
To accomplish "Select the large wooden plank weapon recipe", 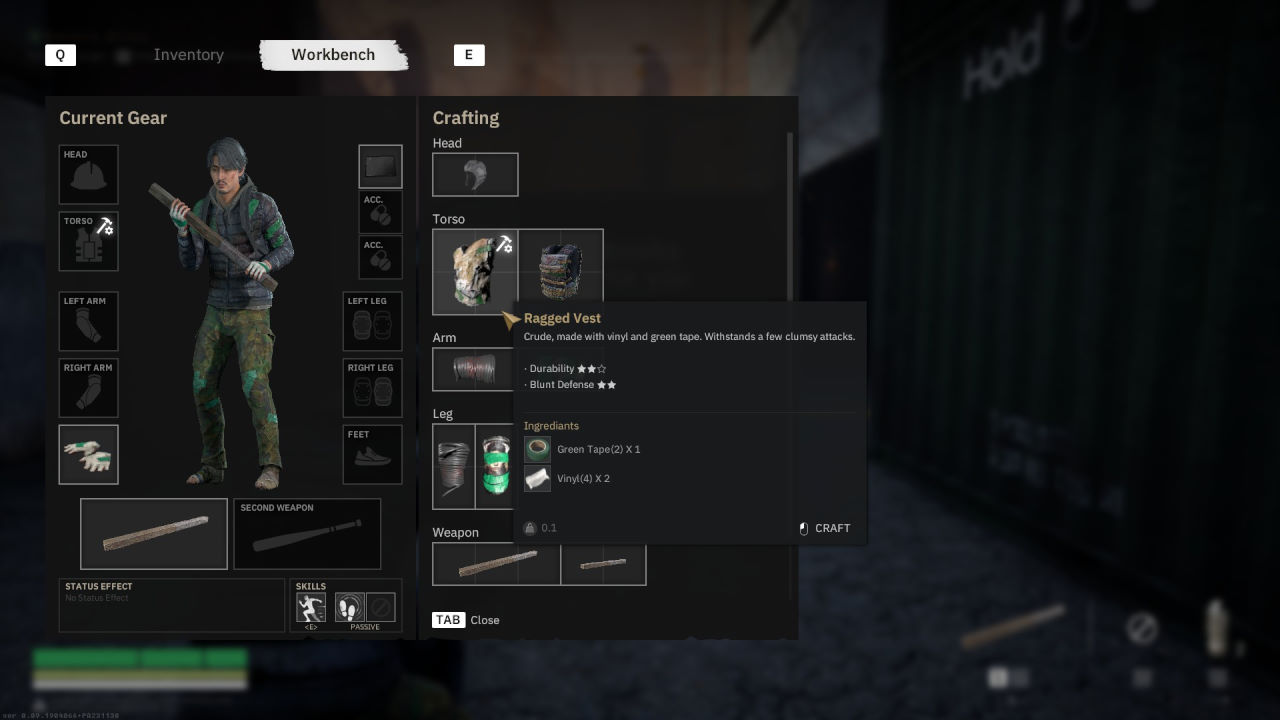I will click(x=496, y=565).
